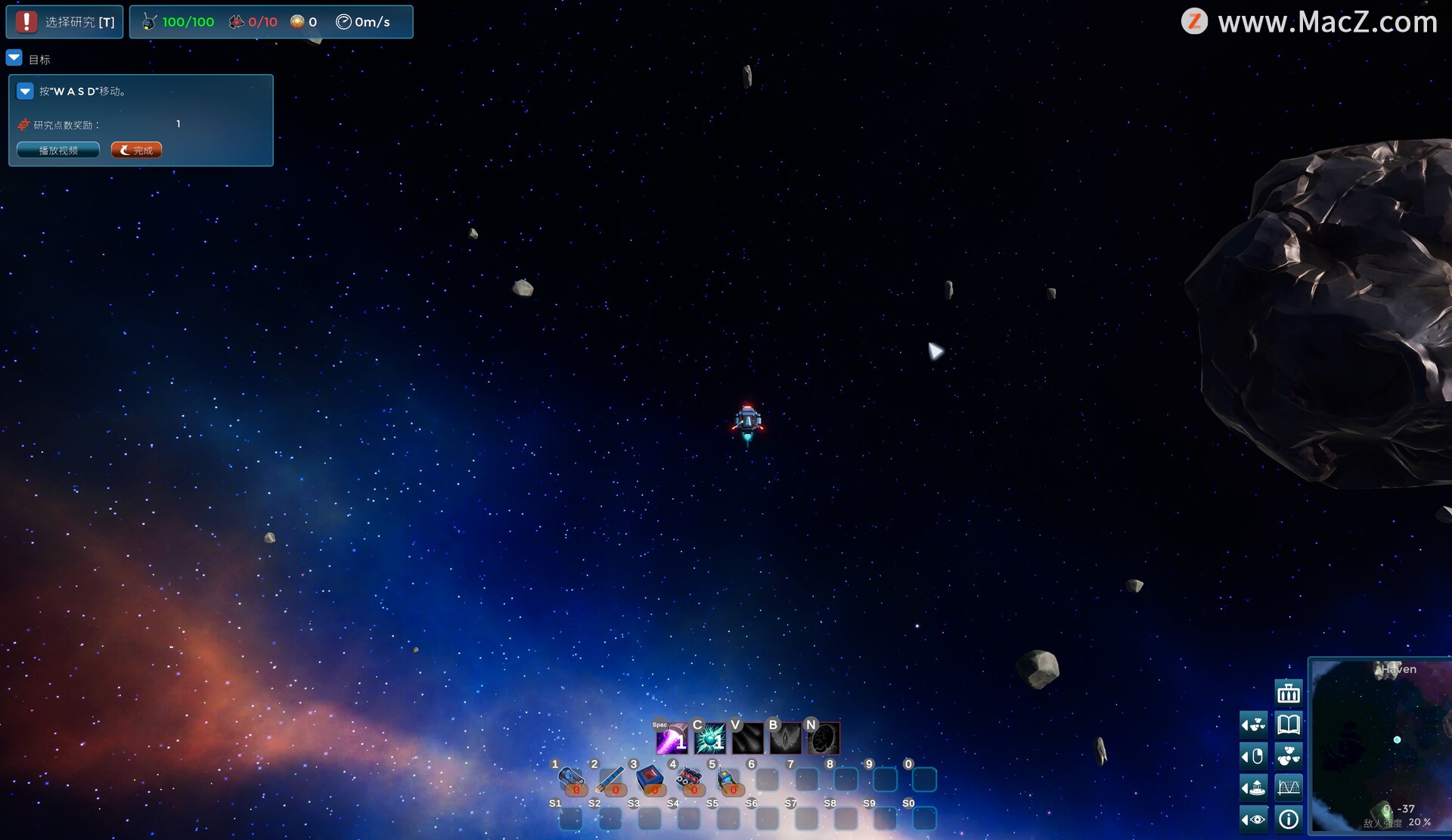Open the open-book journal icon
The image size is (1452, 840).
1289,724
